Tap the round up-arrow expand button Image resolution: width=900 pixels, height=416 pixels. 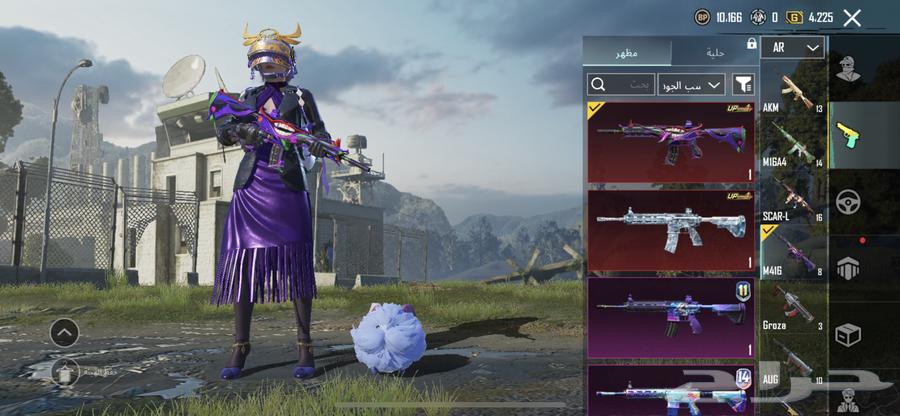coord(64,332)
